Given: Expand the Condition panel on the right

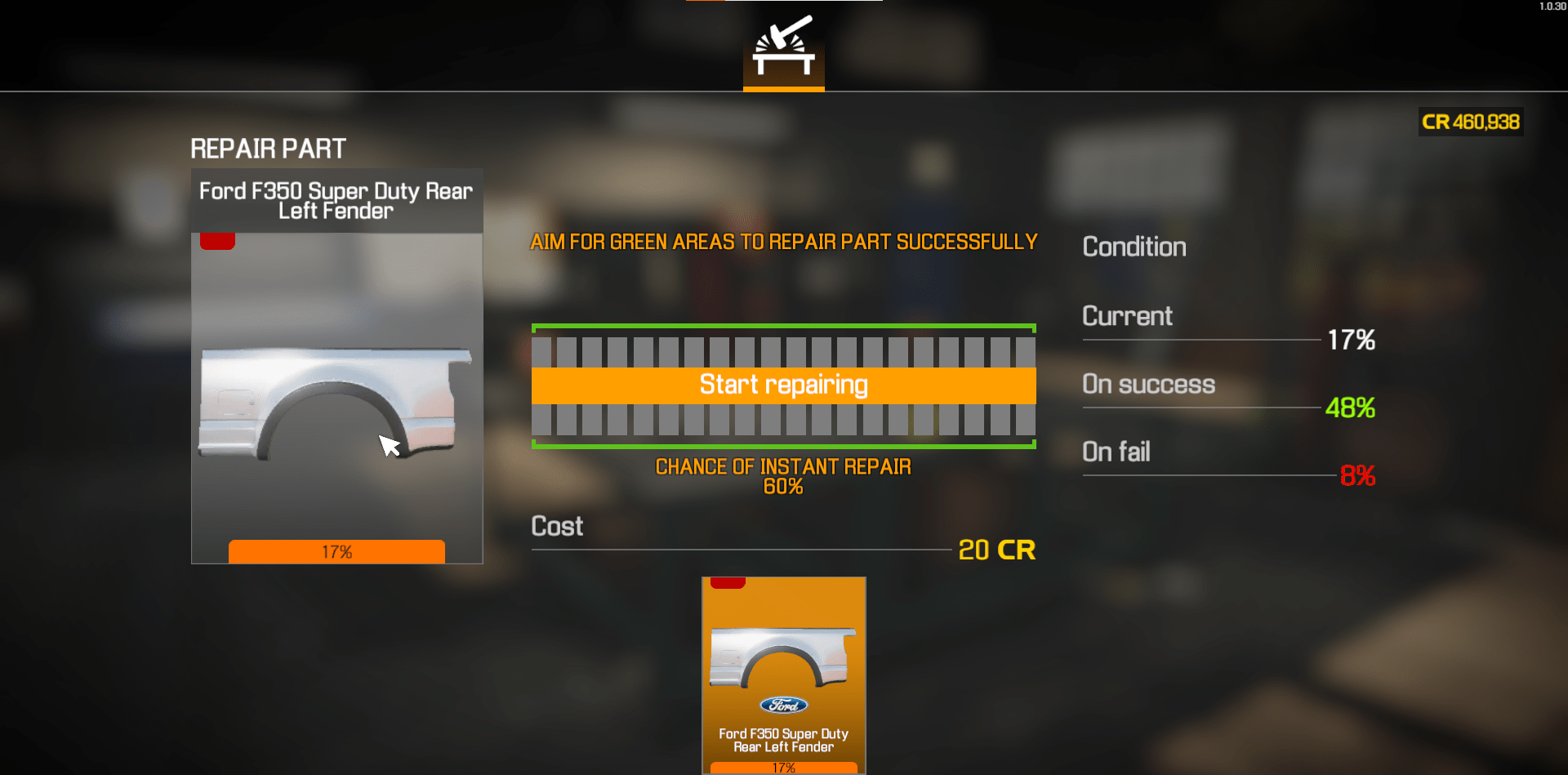Looking at the screenshot, I should (1134, 246).
